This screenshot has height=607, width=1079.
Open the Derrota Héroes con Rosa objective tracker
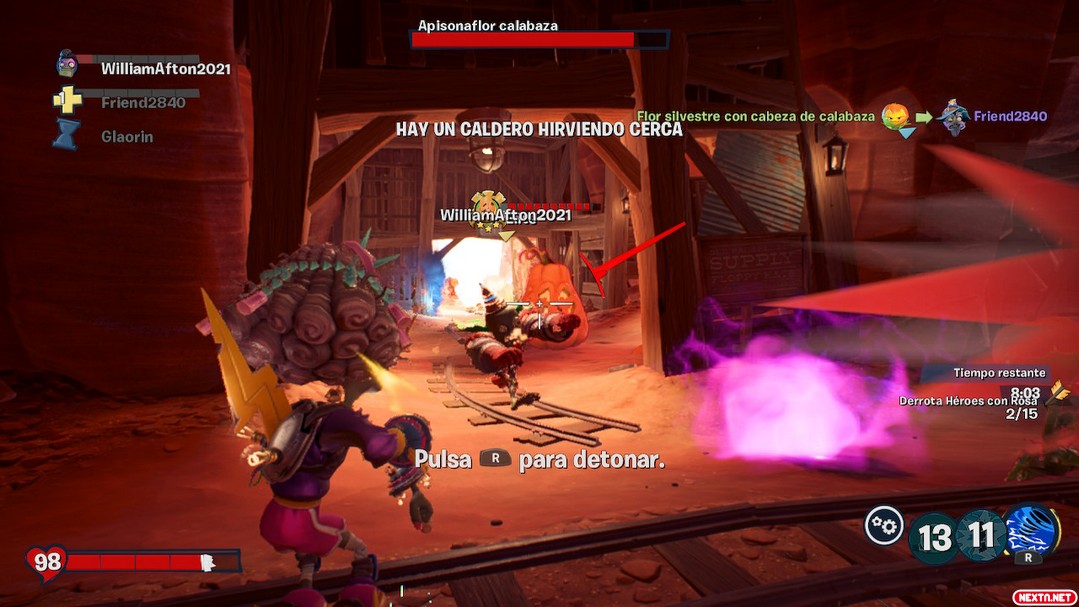(966, 400)
